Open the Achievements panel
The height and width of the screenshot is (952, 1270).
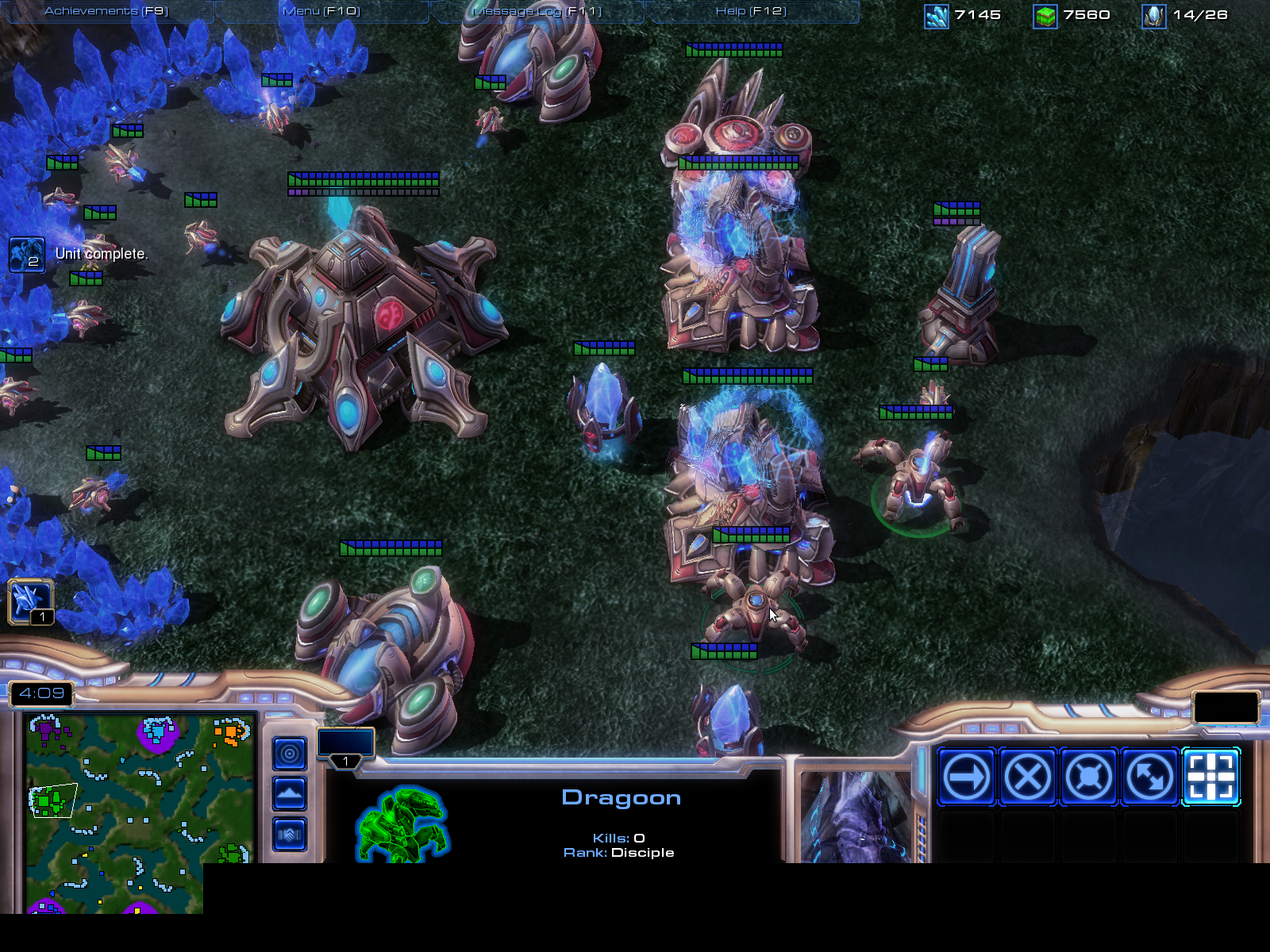click(x=106, y=11)
